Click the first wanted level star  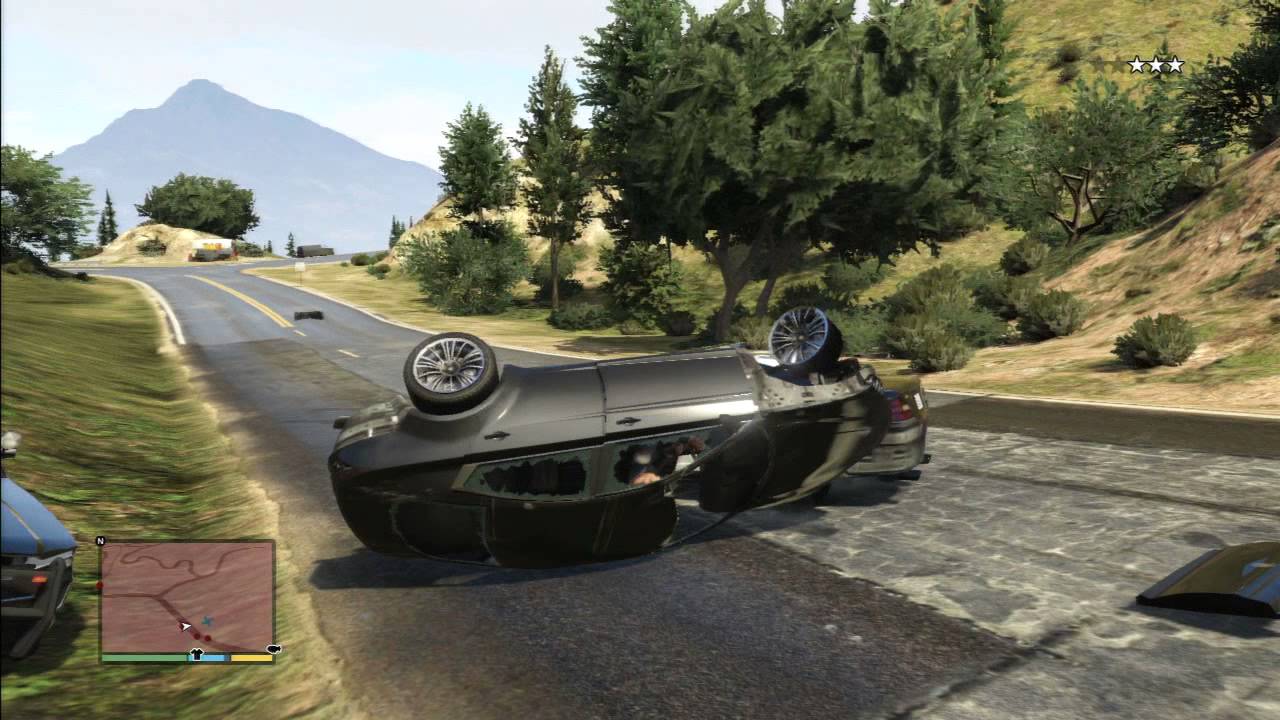pos(1137,64)
